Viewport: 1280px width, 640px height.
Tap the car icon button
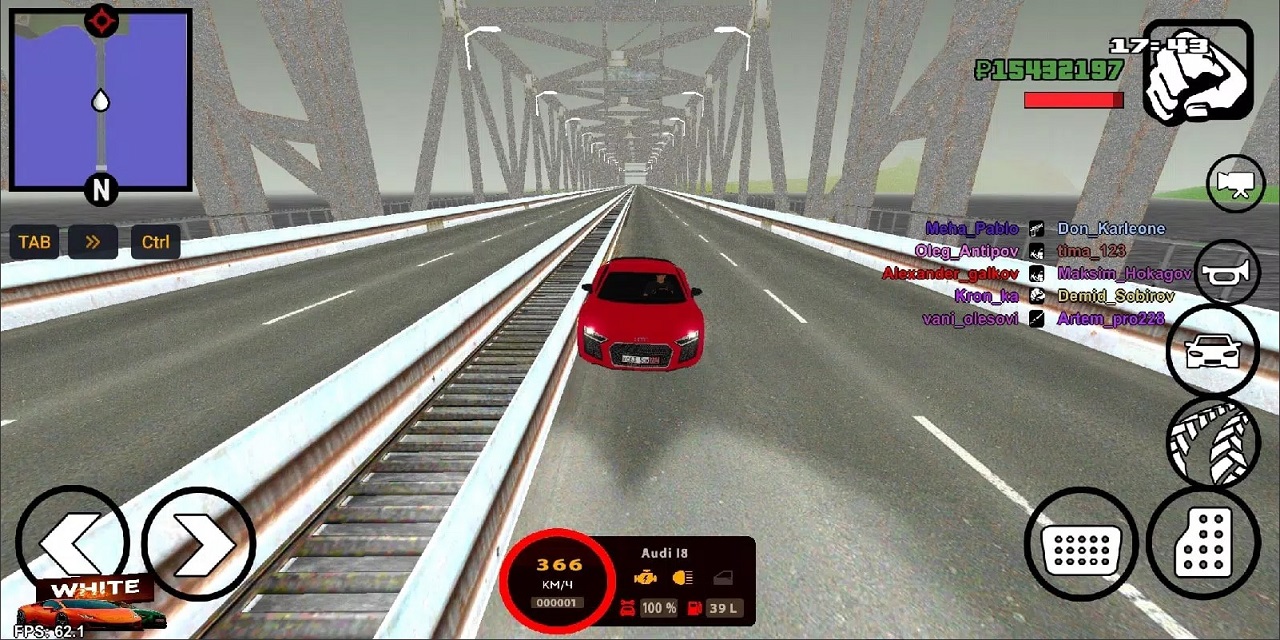(x=1213, y=351)
